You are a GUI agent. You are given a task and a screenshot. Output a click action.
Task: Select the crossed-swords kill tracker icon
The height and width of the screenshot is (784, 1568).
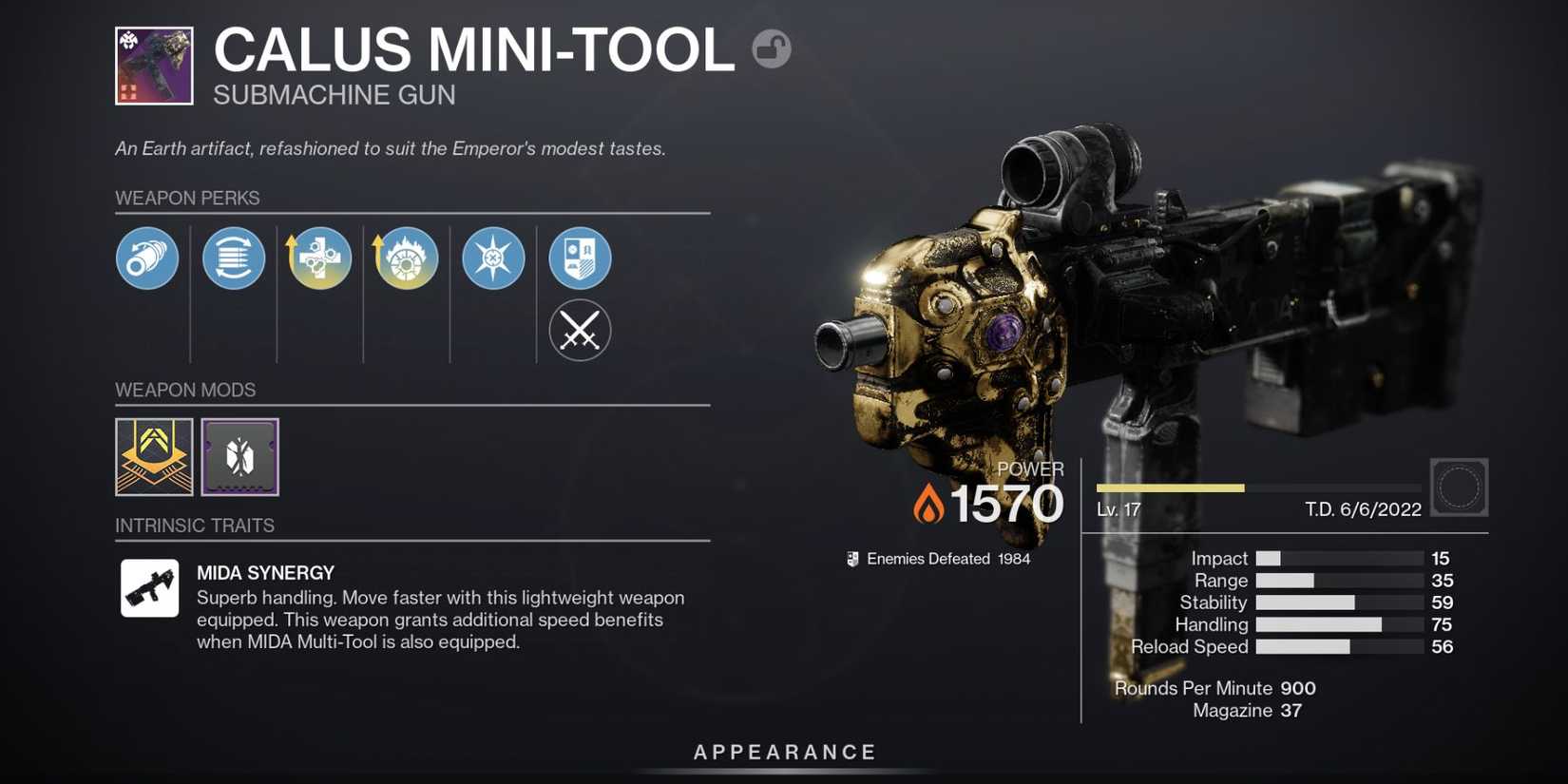(579, 330)
